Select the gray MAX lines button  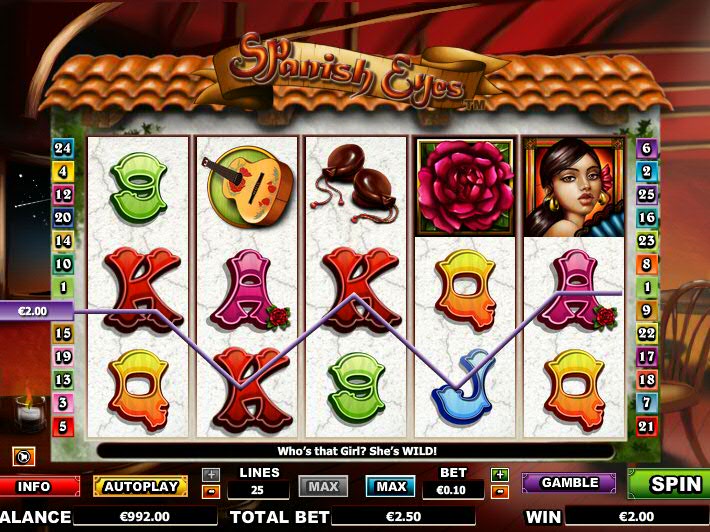323,487
